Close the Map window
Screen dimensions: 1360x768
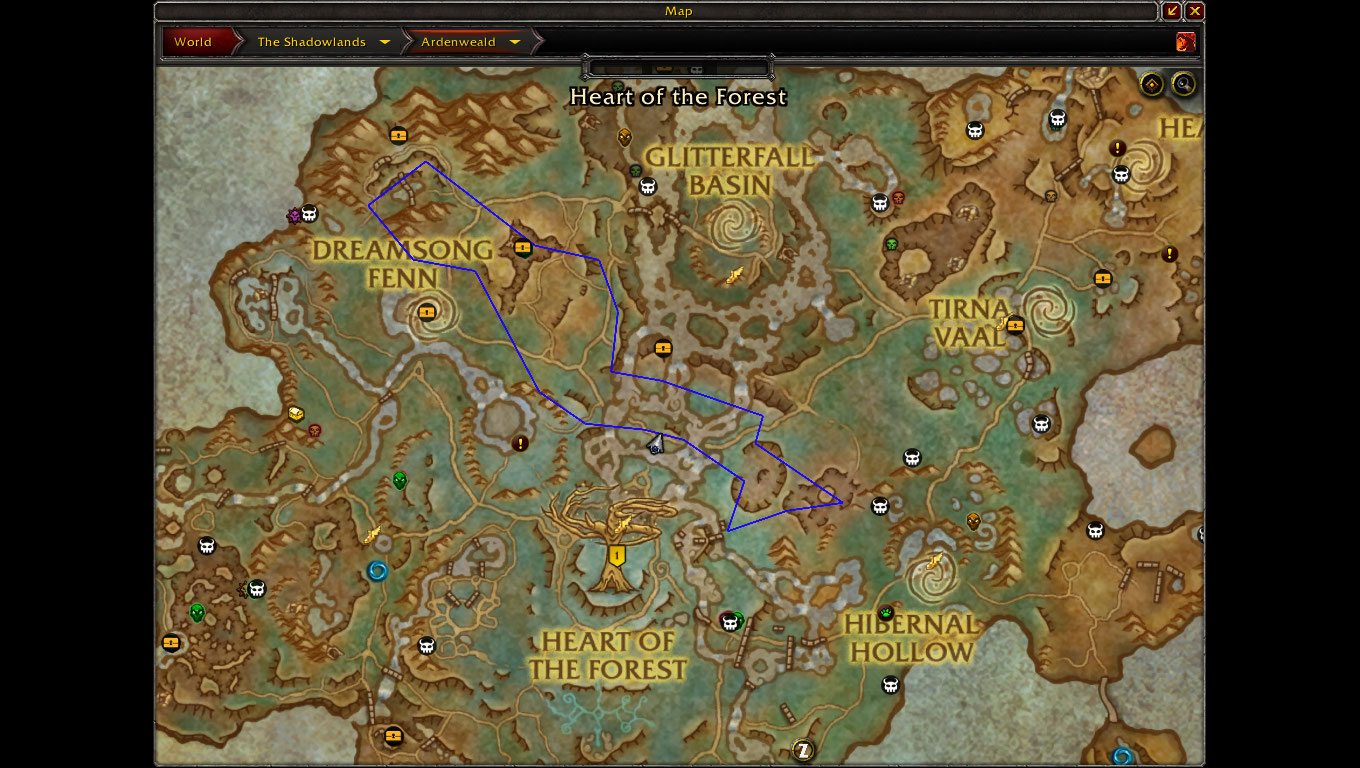(1195, 11)
